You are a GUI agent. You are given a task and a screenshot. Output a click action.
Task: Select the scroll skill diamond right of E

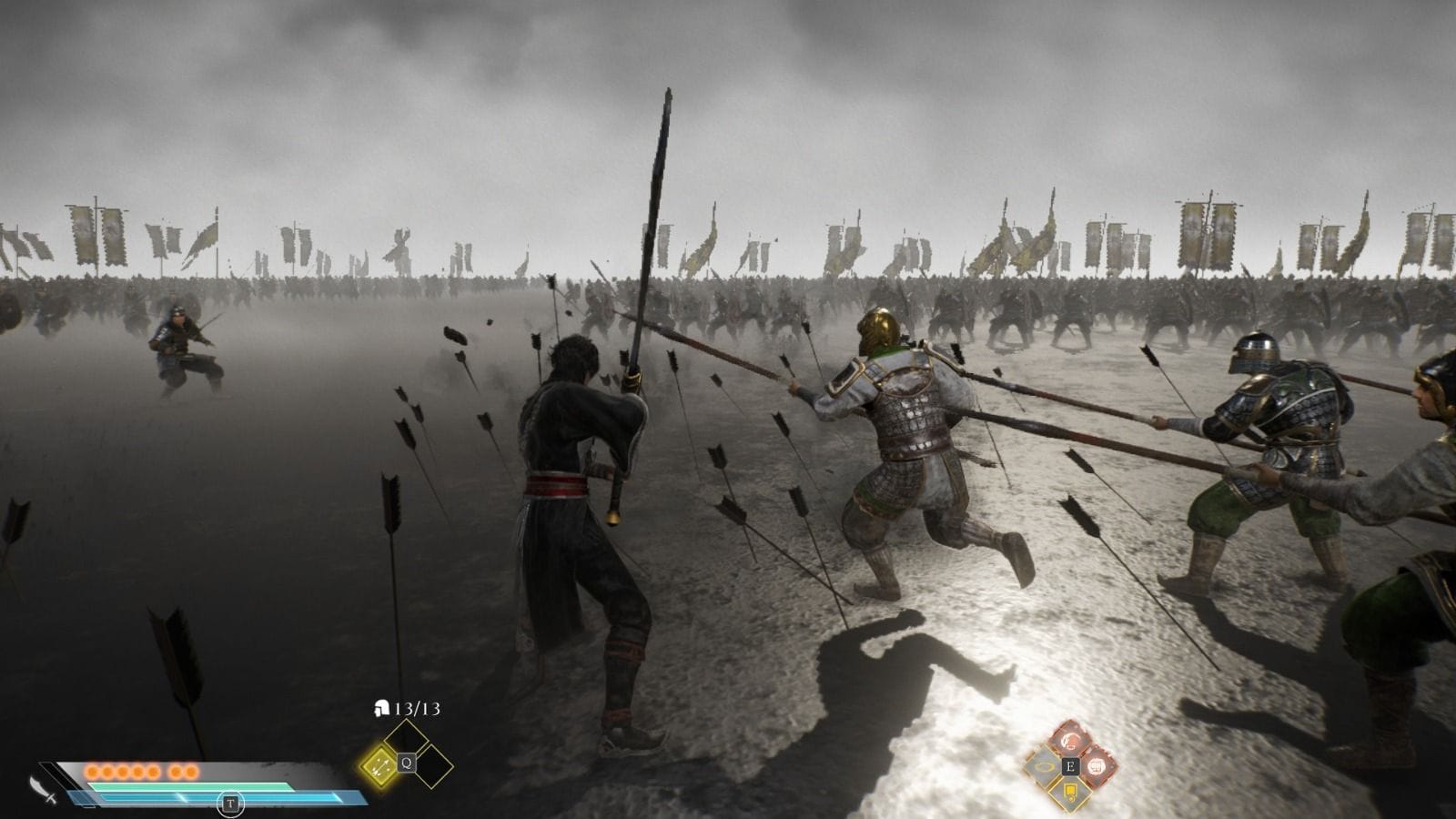[1096, 766]
